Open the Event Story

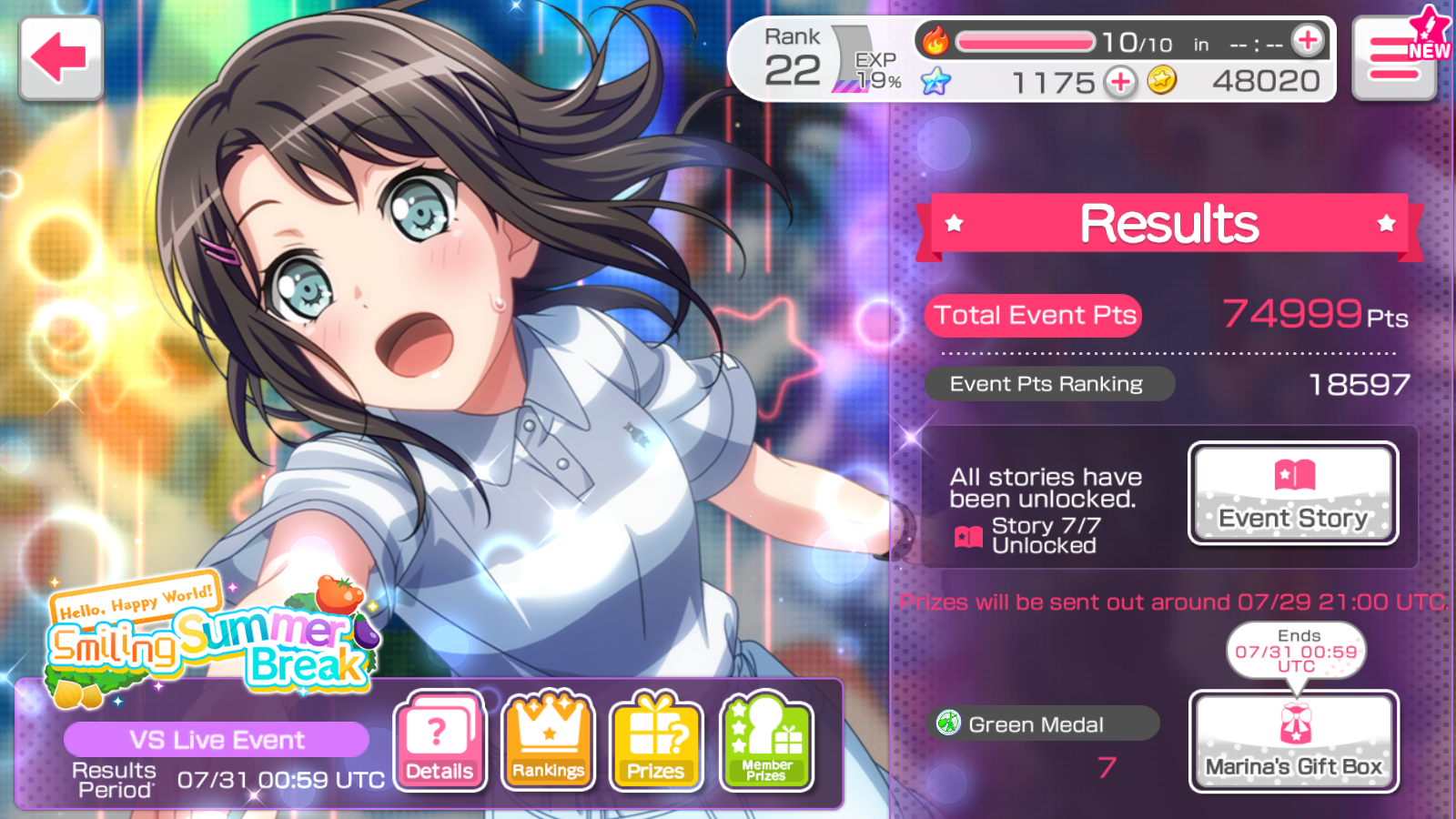pos(1292,493)
